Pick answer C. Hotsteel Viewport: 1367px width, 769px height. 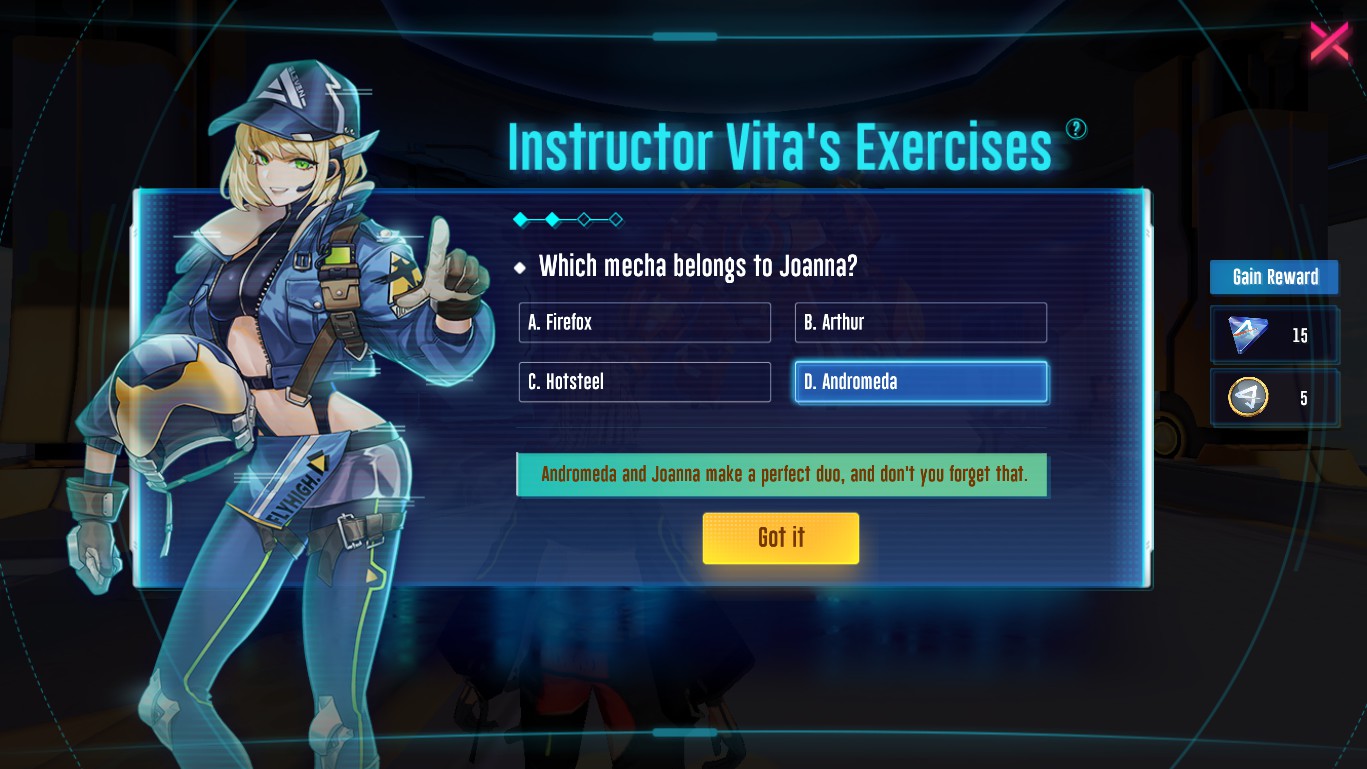point(644,382)
